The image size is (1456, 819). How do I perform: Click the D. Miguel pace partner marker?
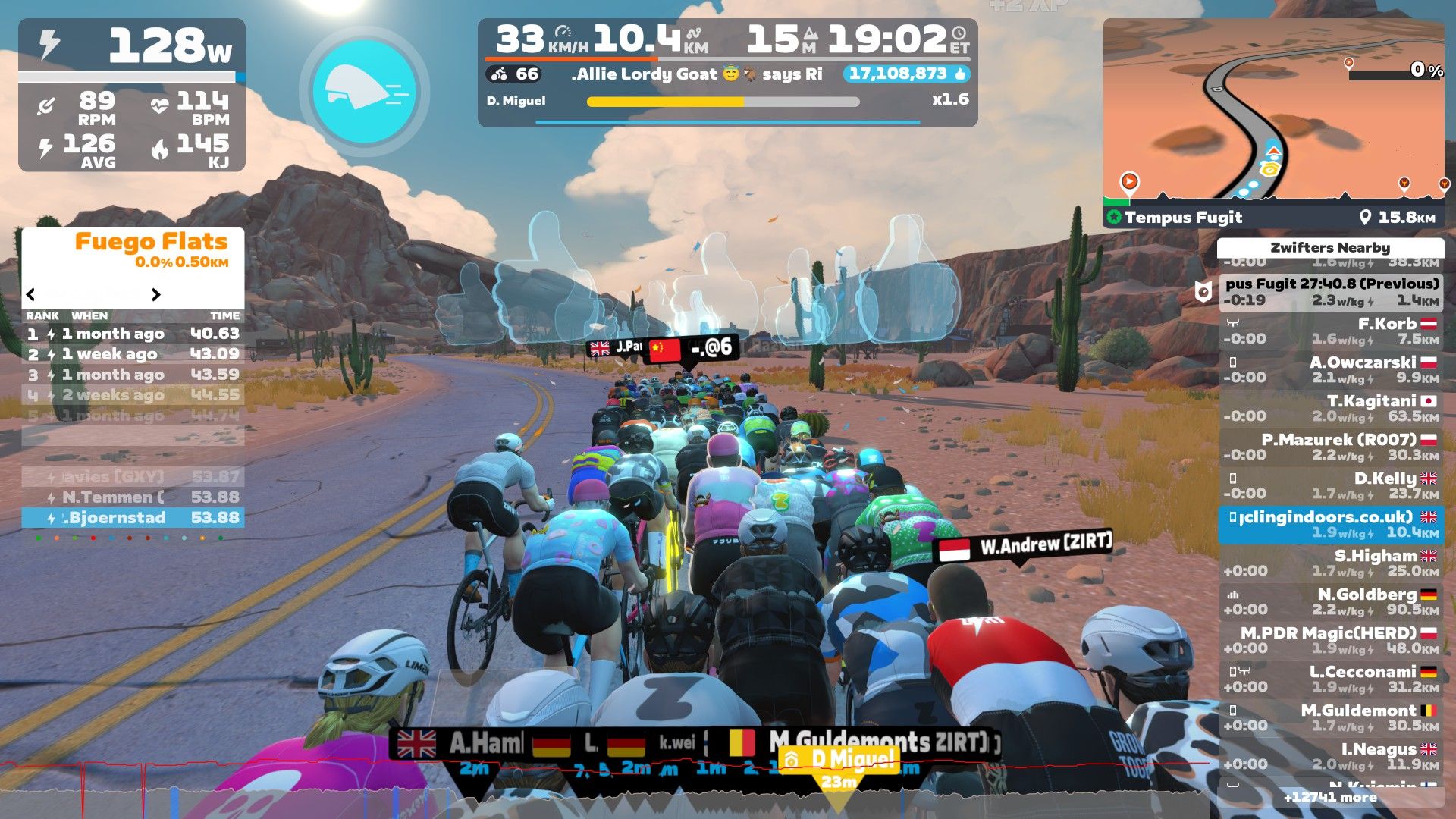839,760
